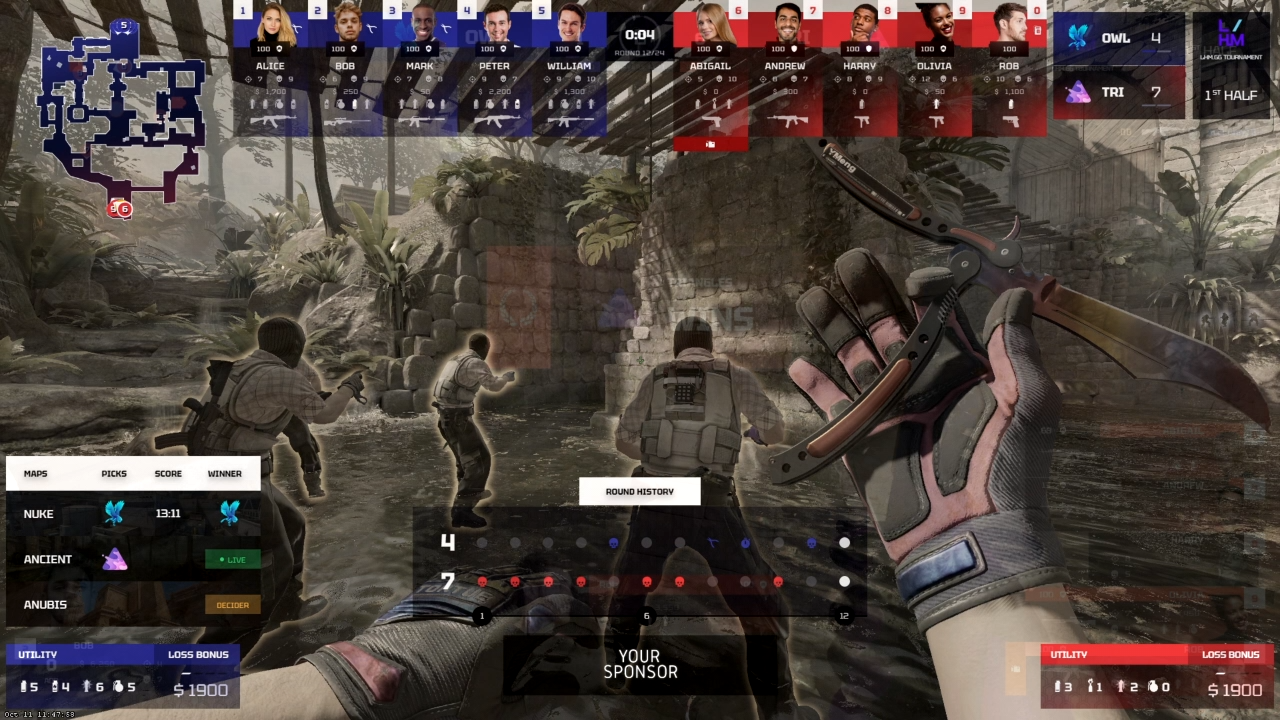Select Peter's player card

(x=494, y=70)
